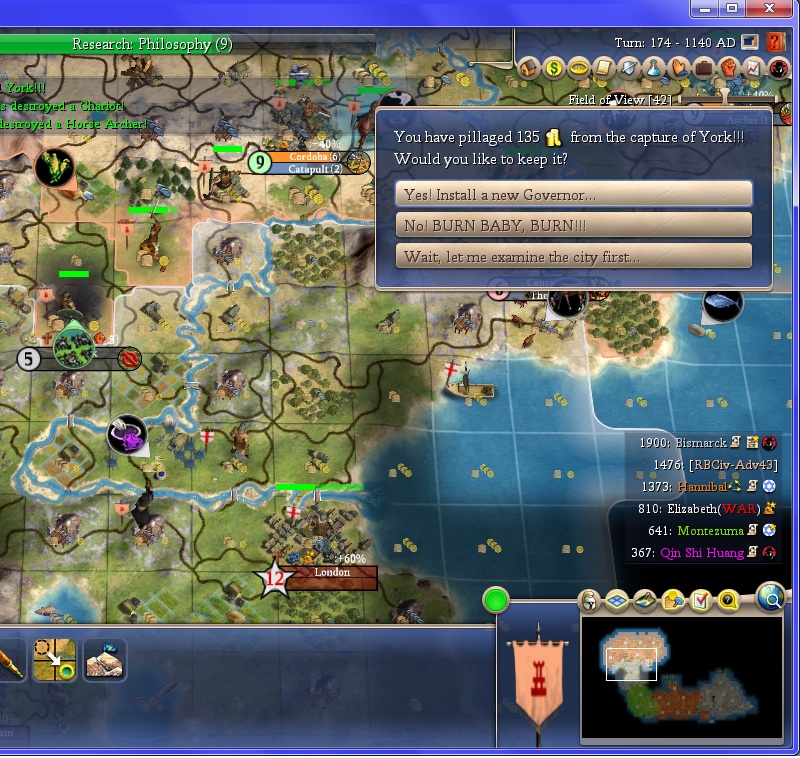Open the Foreign Advisor scroll icon

click(x=604, y=68)
